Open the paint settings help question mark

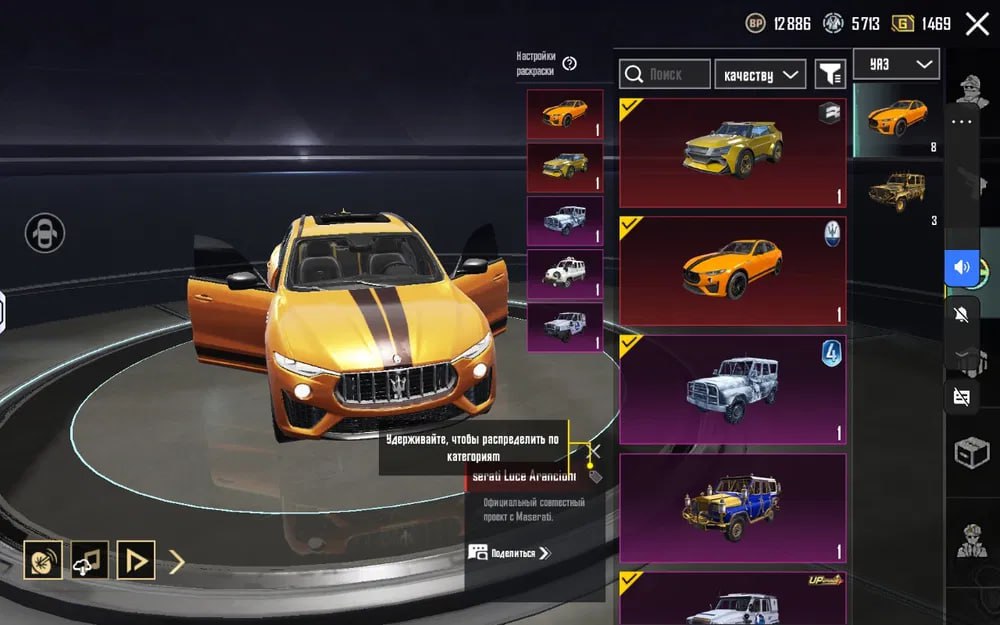(x=570, y=64)
